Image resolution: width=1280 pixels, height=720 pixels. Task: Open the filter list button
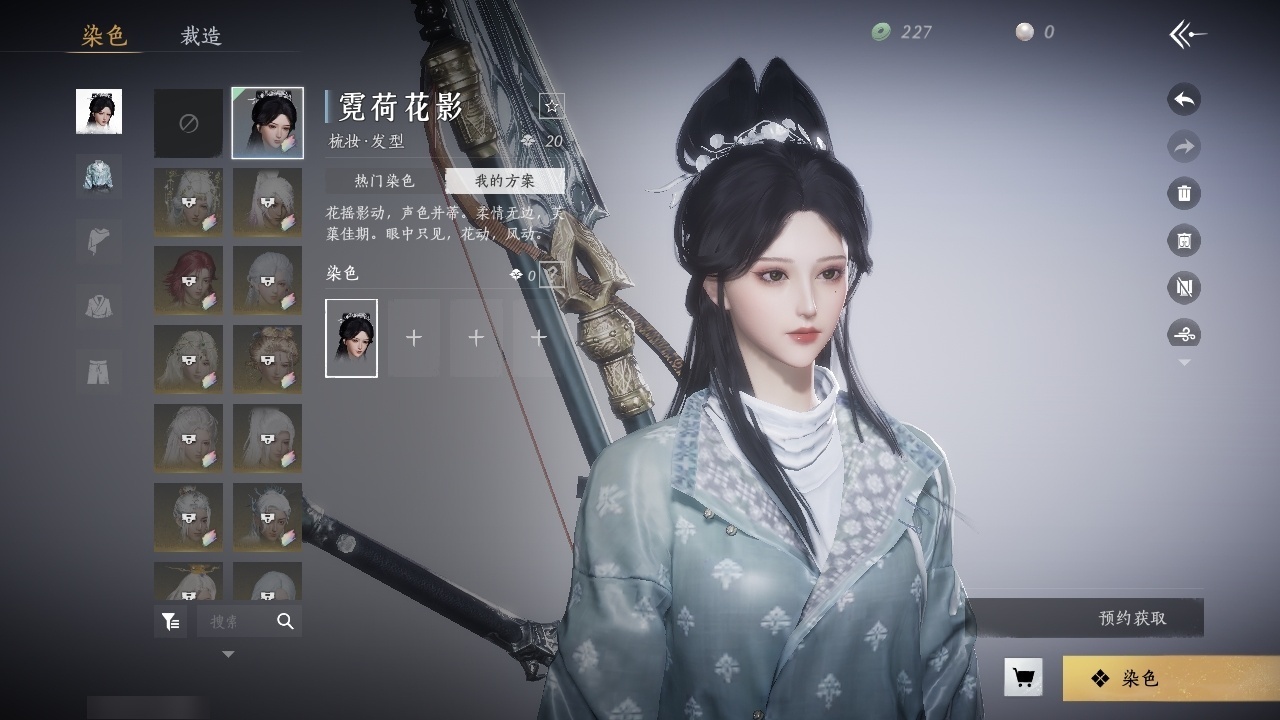(171, 621)
